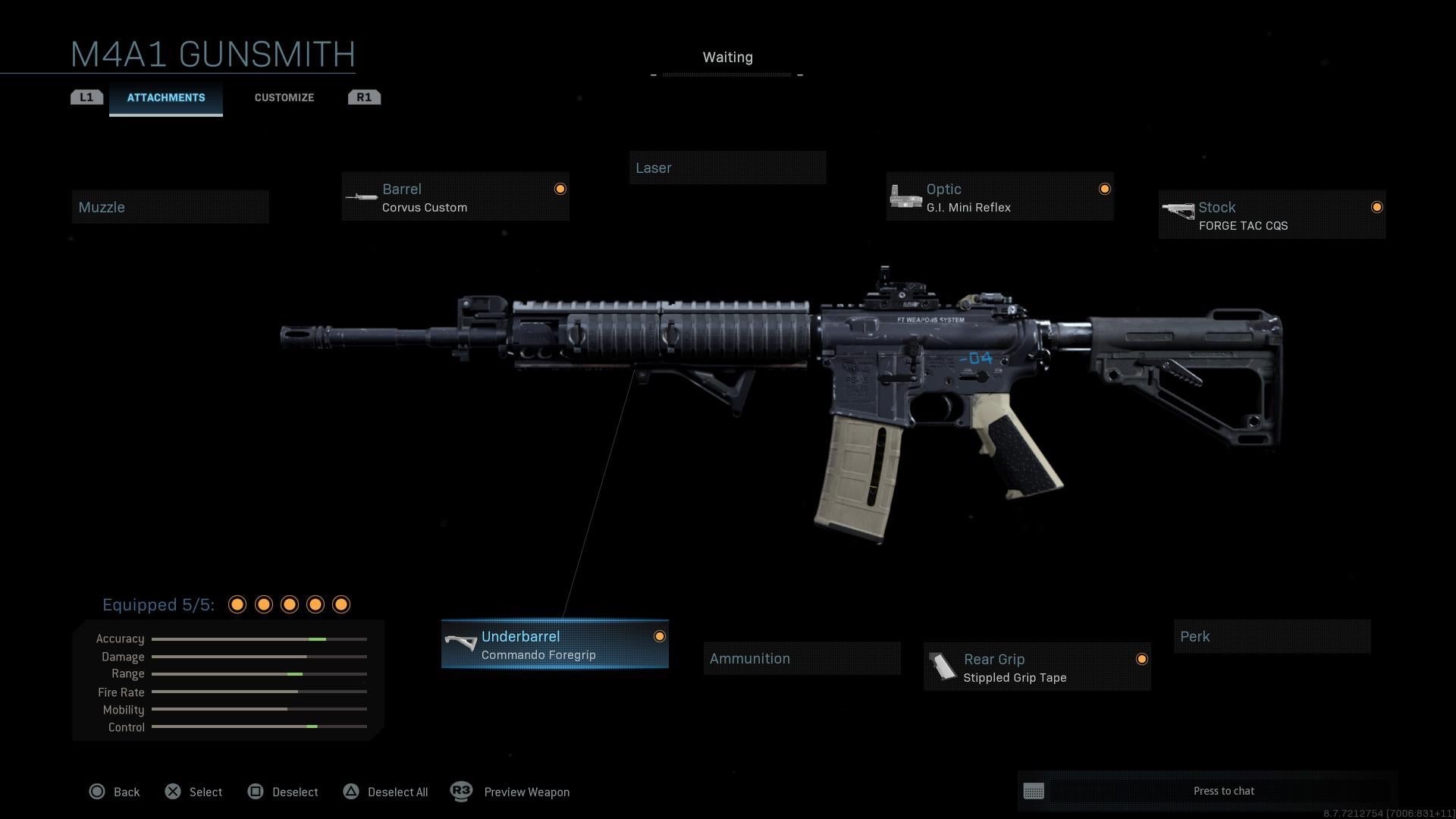This screenshot has height=819, width=1456.
Task: Click the circle Back icon
Action: point(97,791)
